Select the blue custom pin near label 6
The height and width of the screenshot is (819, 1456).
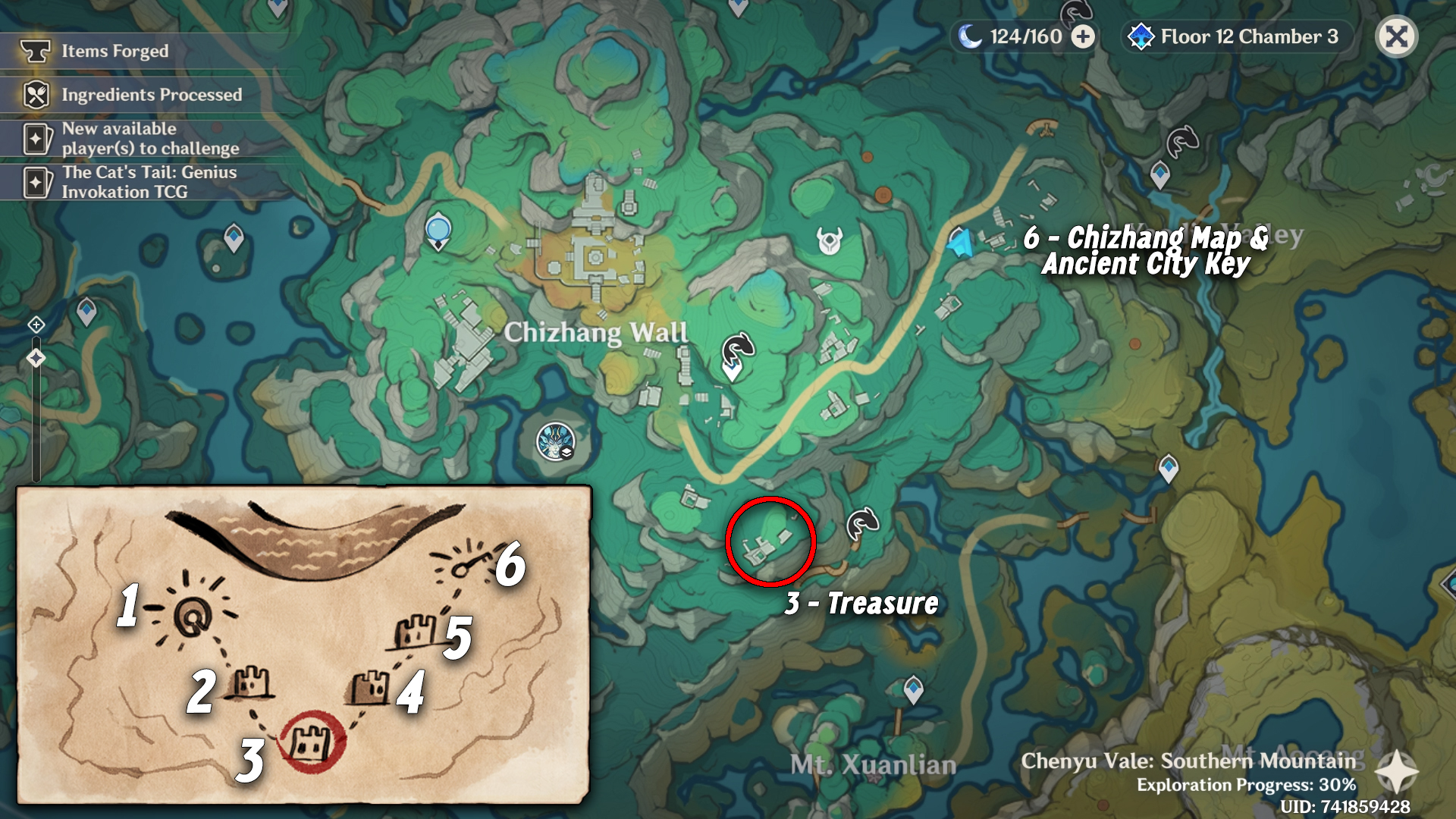tap(960, 244)
